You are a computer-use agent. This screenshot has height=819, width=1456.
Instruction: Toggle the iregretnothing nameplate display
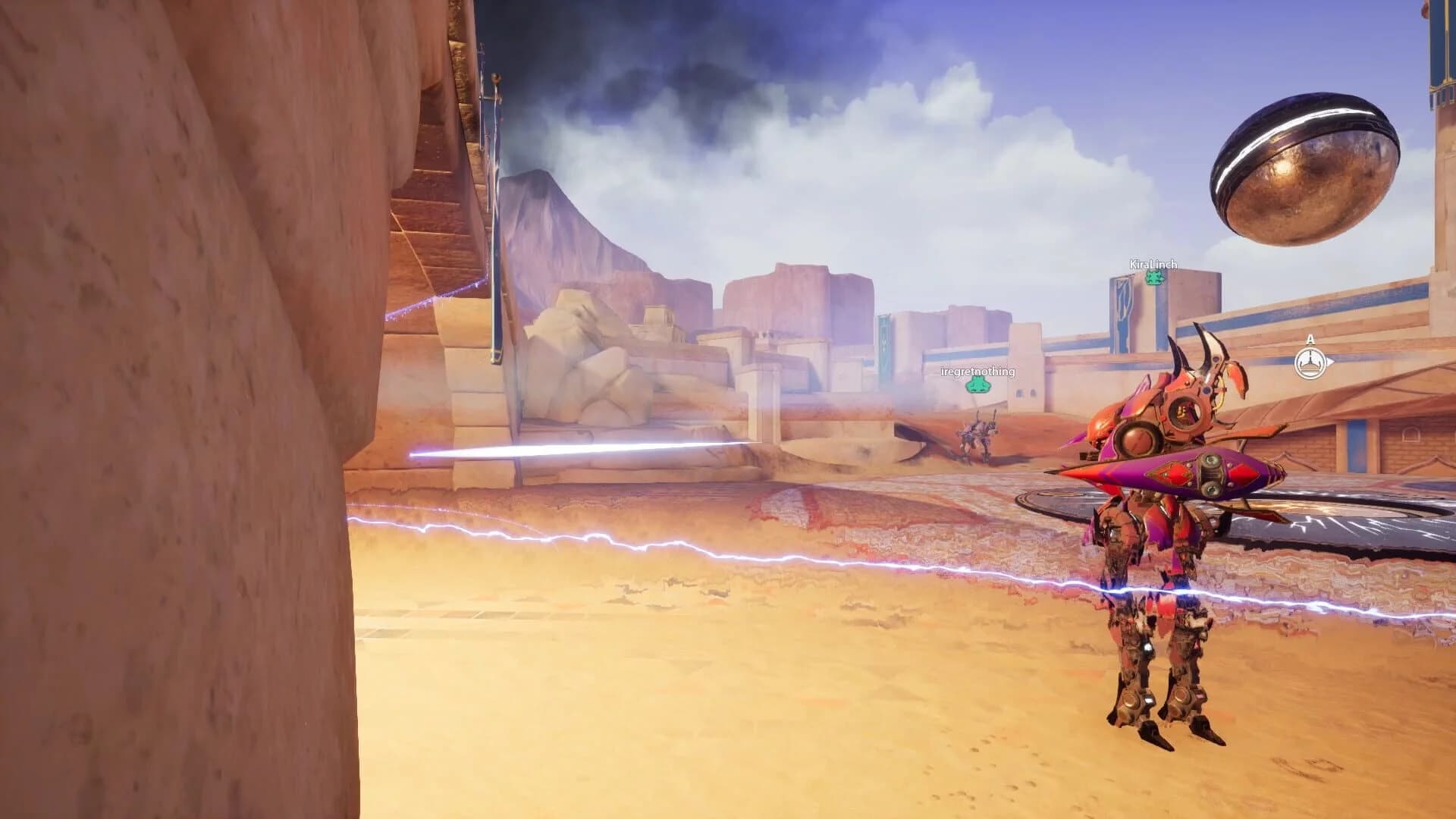click(x=978, y=372)
